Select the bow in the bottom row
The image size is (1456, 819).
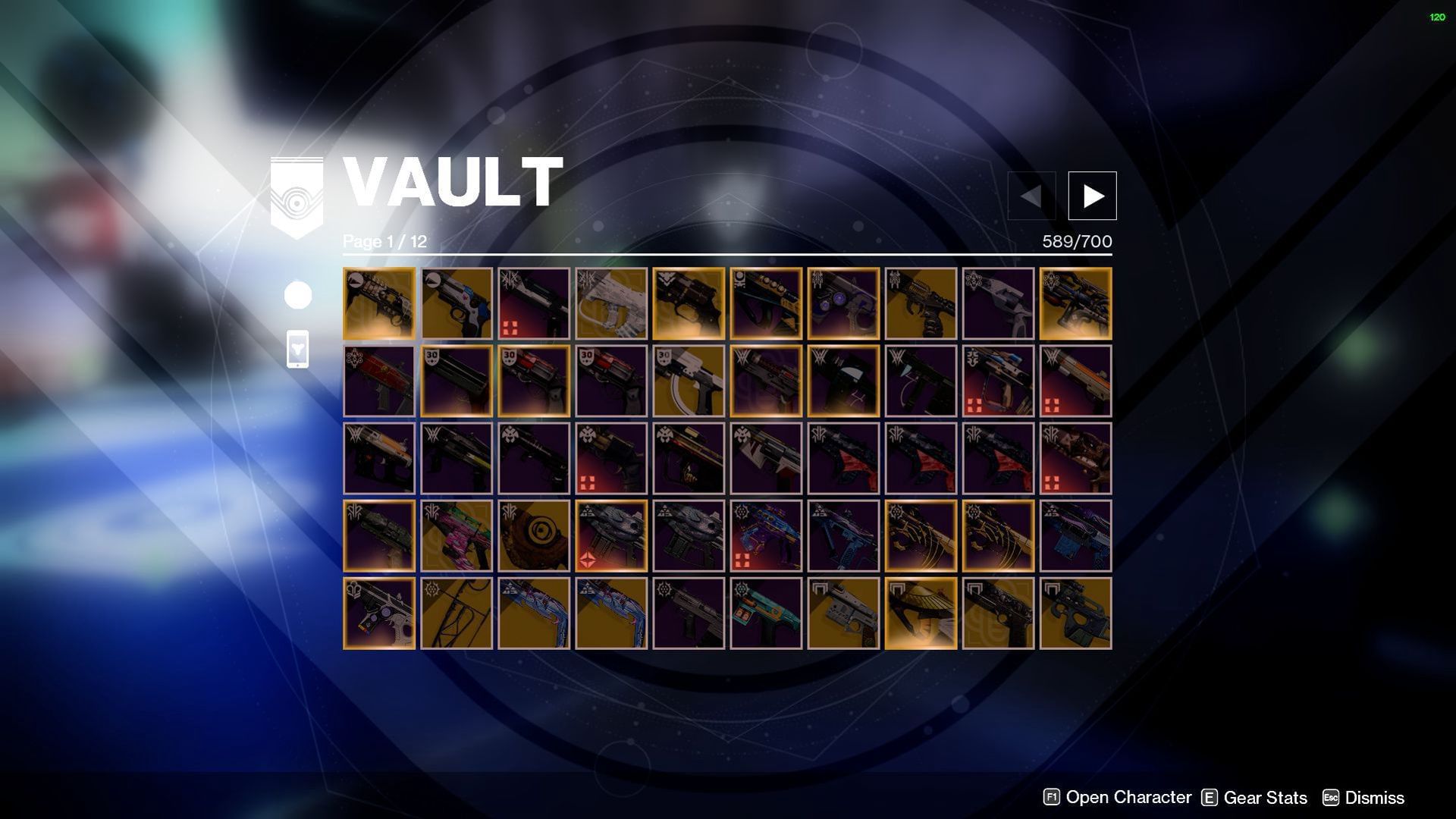tap(457, 613)
